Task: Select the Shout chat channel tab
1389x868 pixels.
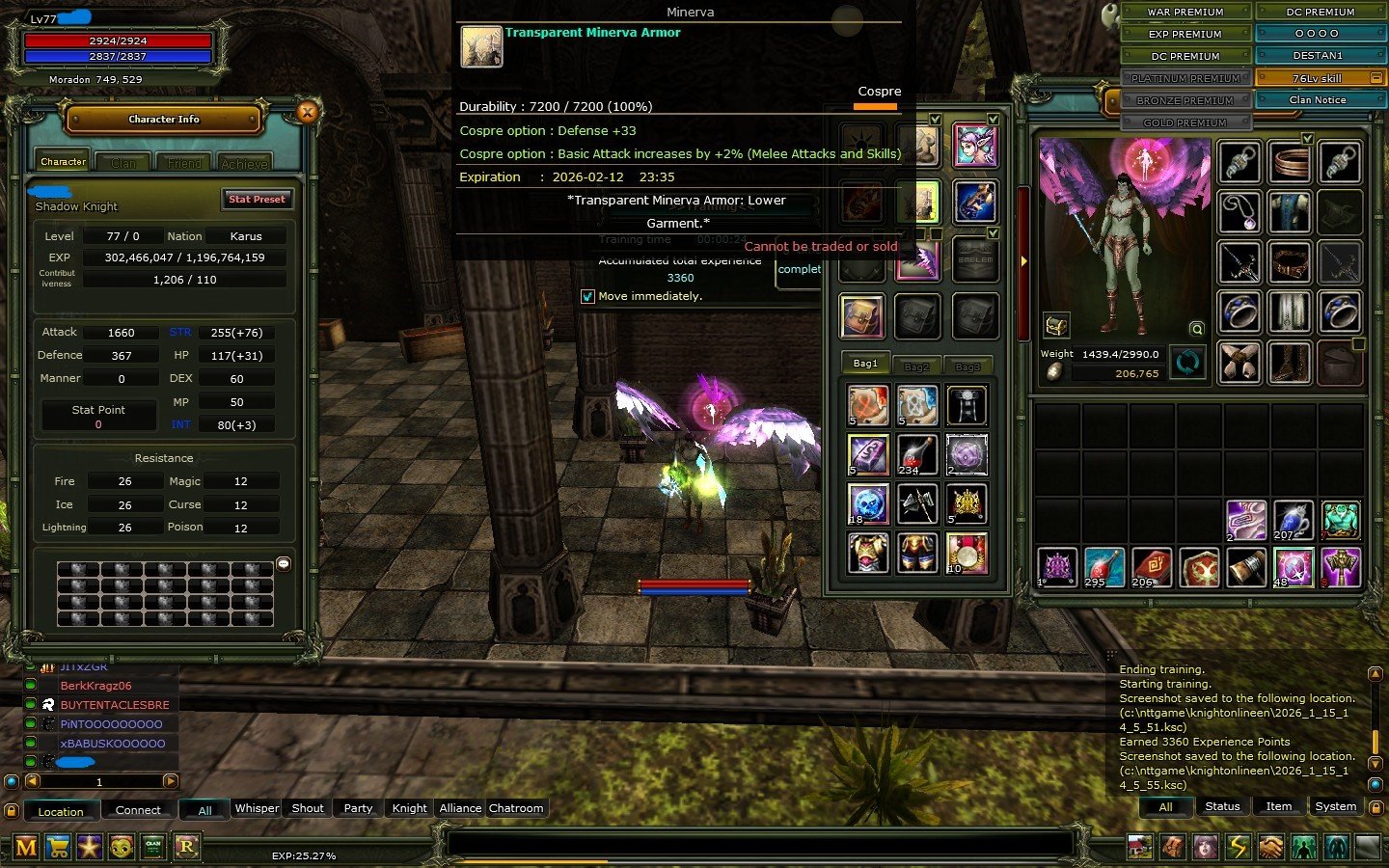Action: coord(307,808)
